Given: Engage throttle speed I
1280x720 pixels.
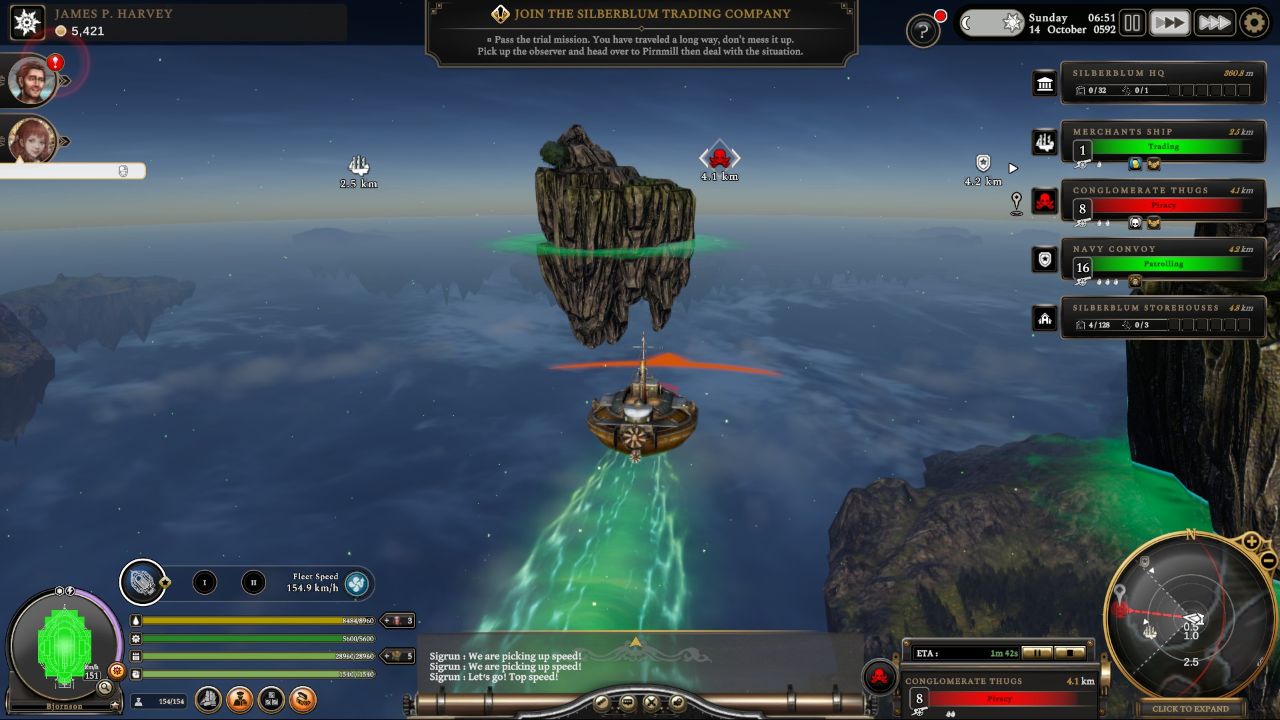Looking at the screenshot, I should pos(205,583).
